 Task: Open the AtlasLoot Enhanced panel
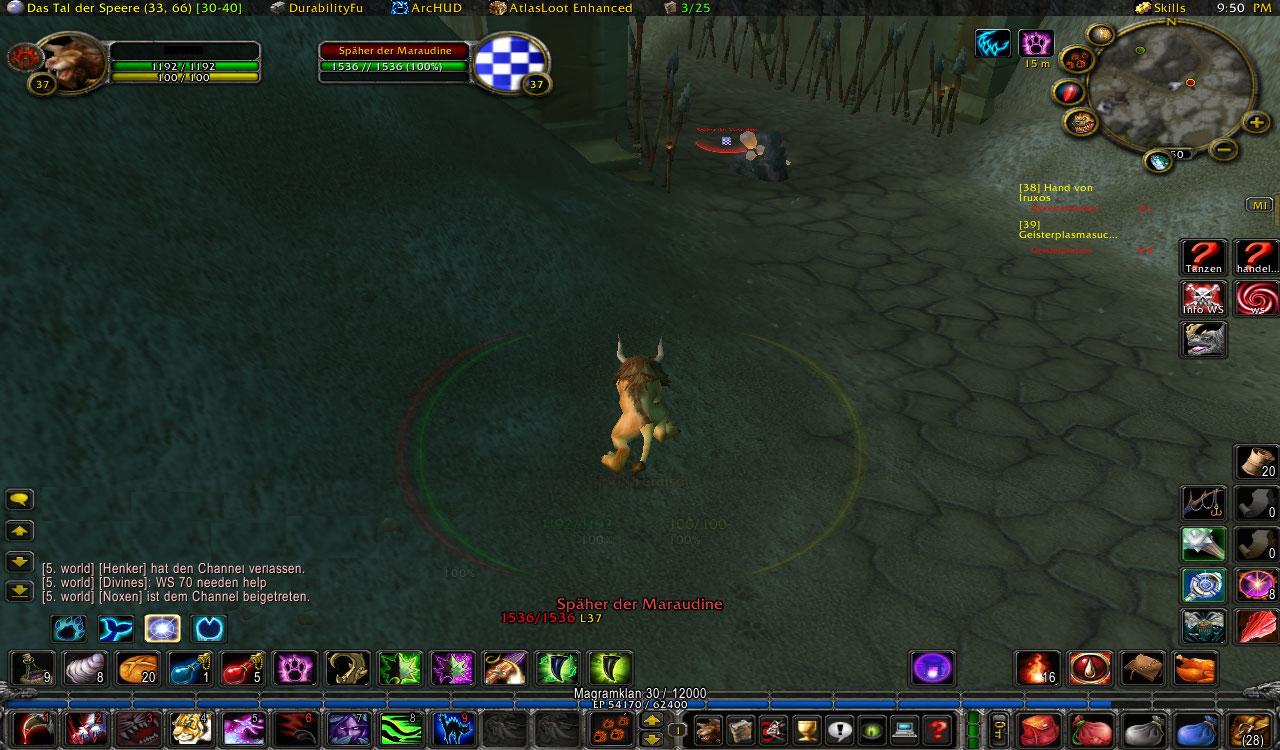point(561,8)
